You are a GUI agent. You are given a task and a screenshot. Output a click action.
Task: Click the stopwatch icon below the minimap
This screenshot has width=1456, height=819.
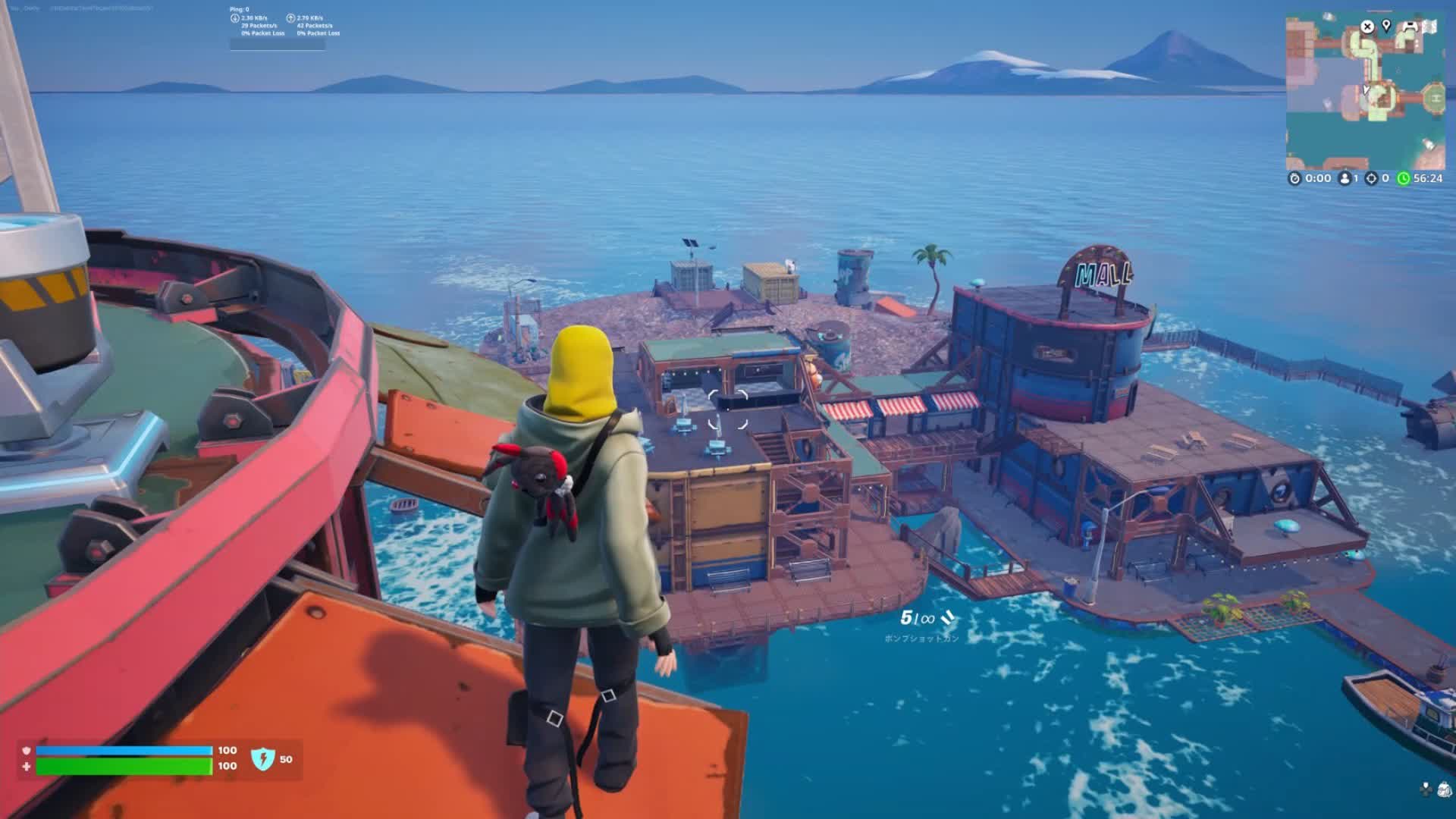(x=1295, y=177)
